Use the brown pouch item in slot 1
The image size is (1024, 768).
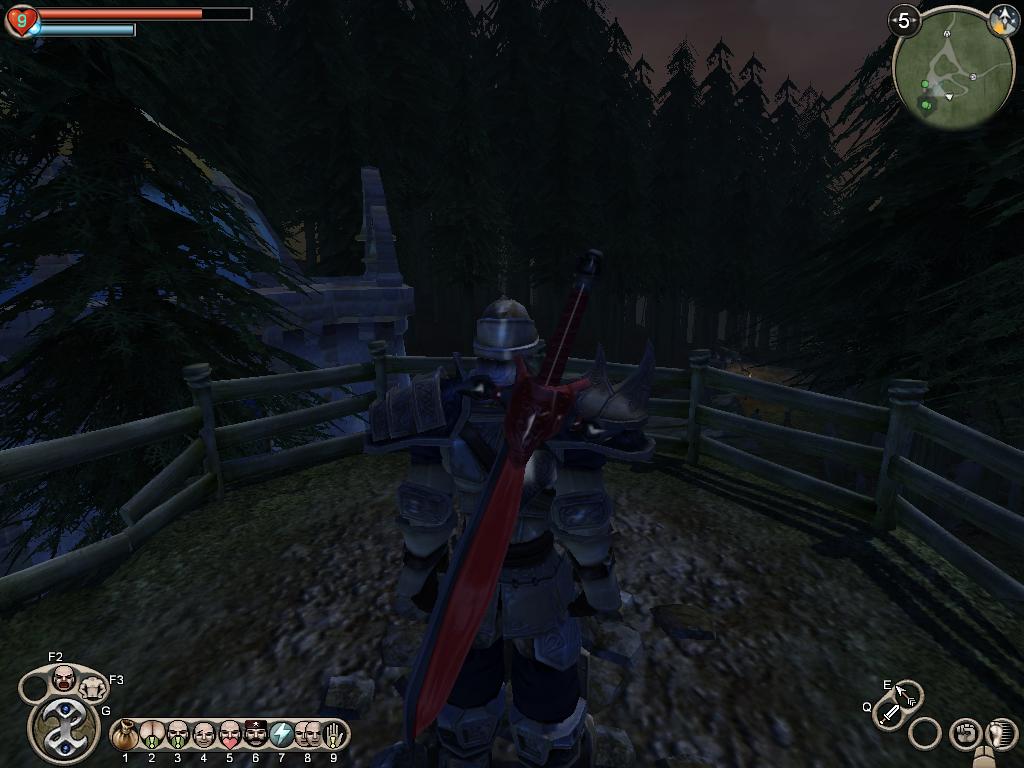tap(126, 735)
